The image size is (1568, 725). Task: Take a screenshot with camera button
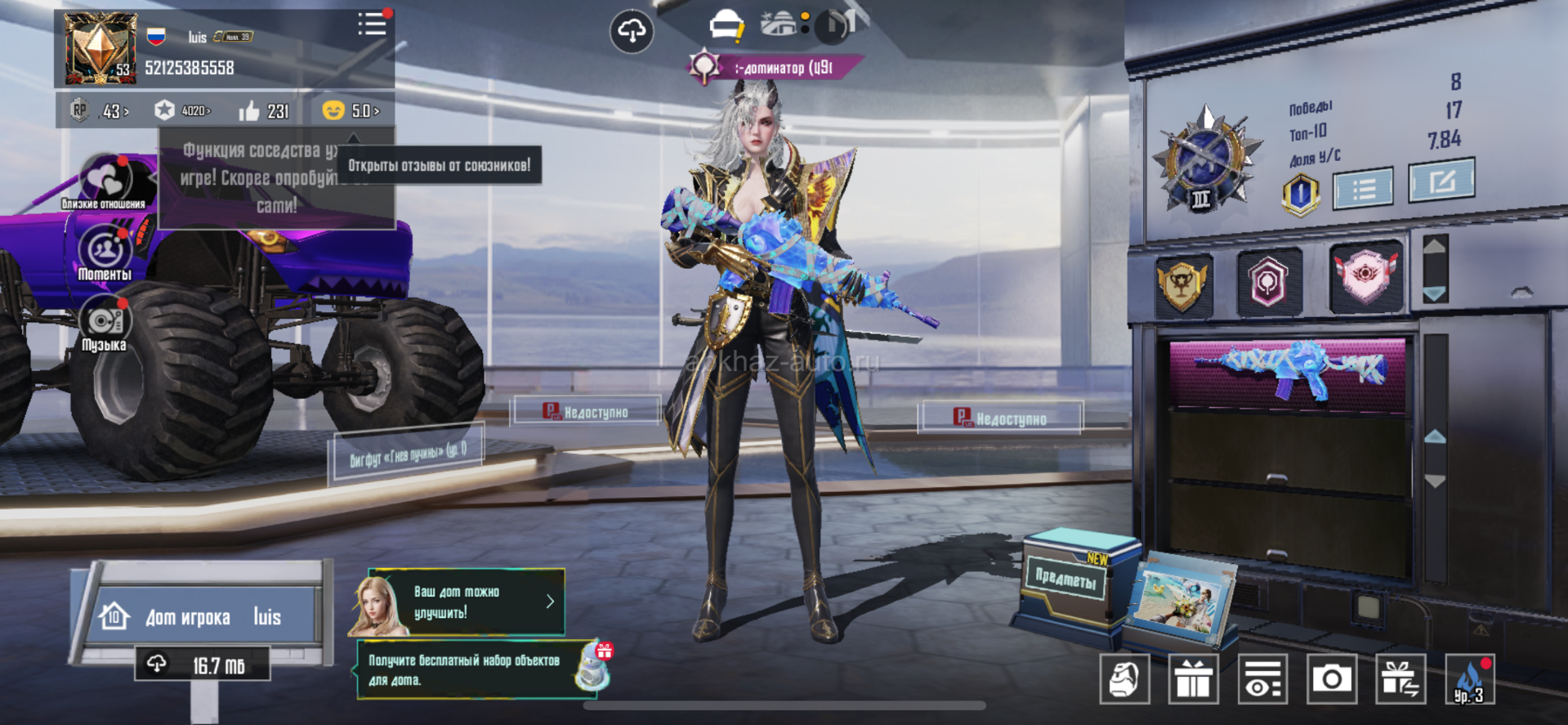point(1331,678)
